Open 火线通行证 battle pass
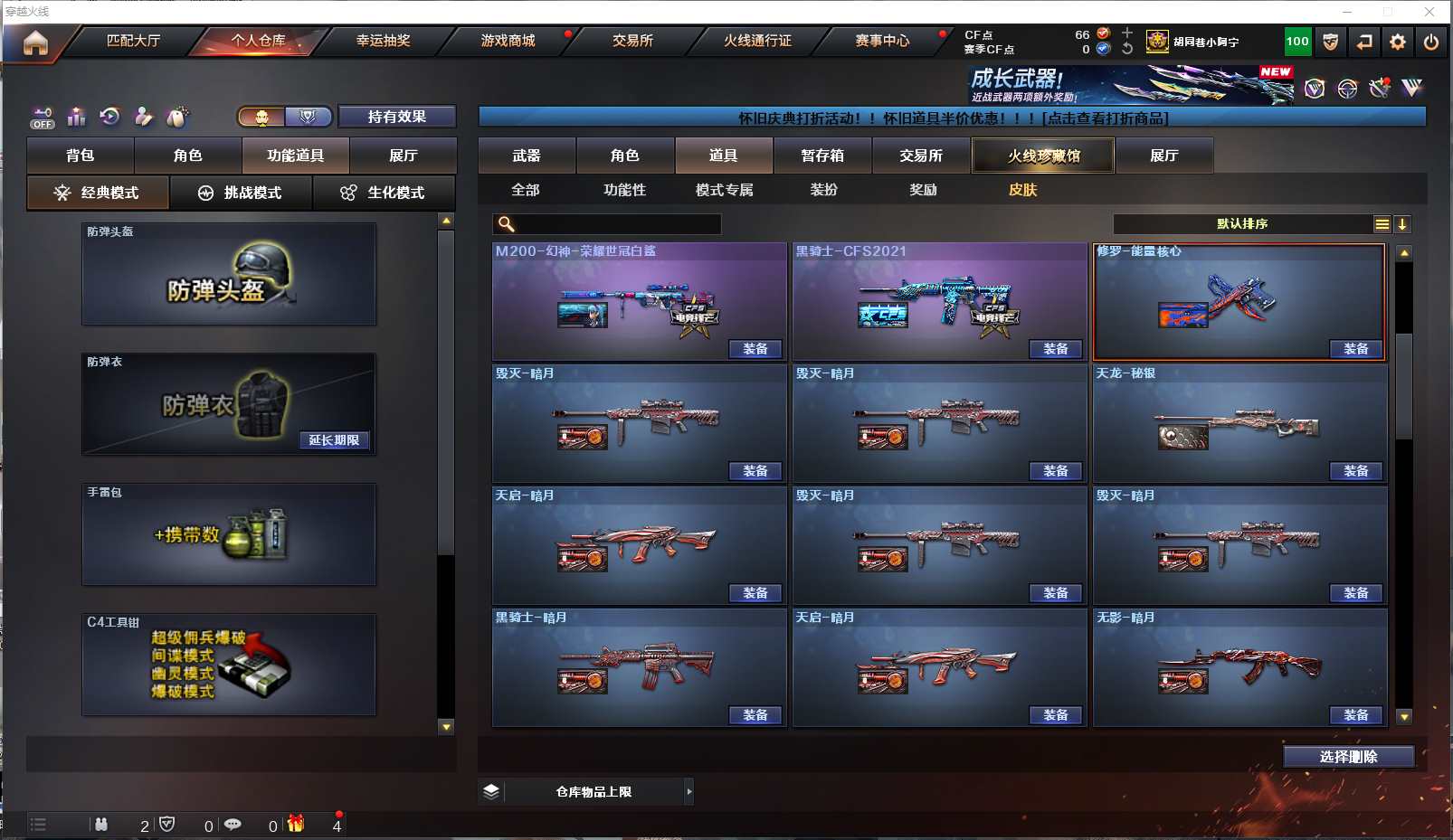The height and width of the screenshot is (840, 1453). click(x=757, y=41)
